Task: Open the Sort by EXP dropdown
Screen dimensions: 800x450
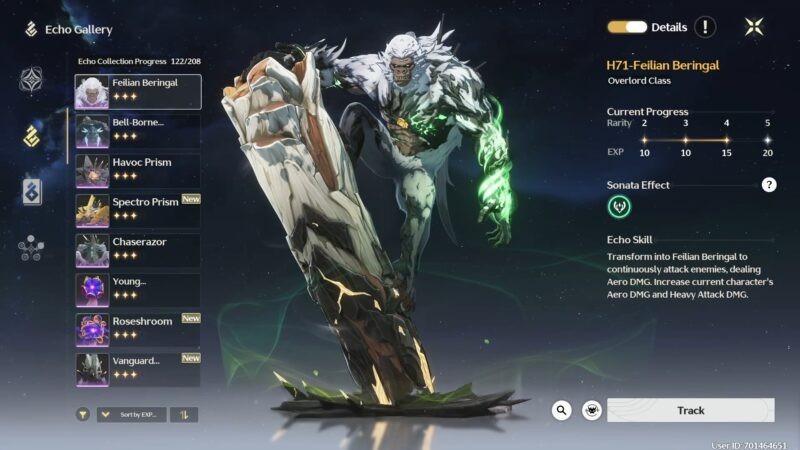Action: tap(131, 414)
